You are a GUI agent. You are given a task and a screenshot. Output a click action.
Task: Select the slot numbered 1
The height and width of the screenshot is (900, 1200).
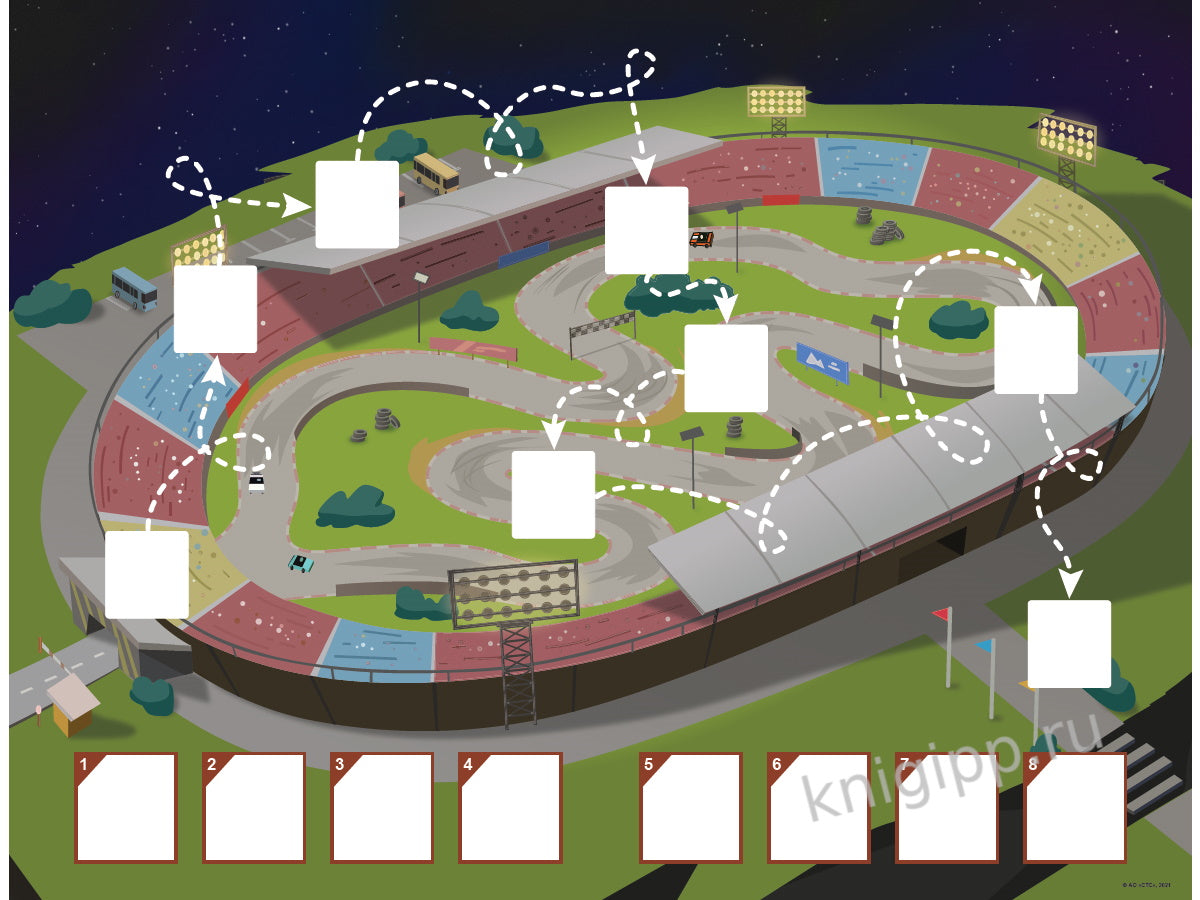click(126, 808)
